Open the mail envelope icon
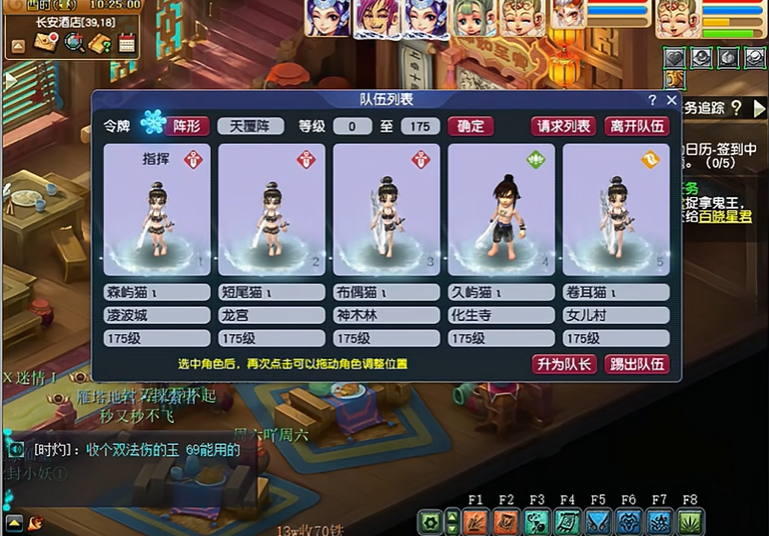769x536 pixels. click(46, 43)
